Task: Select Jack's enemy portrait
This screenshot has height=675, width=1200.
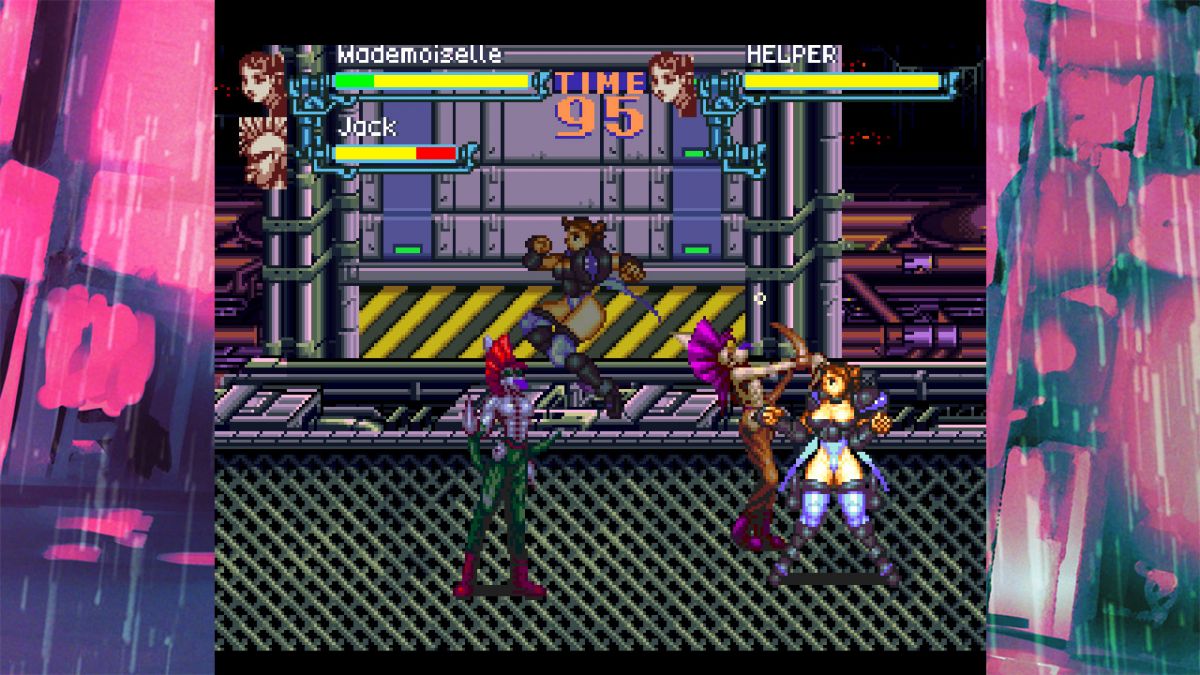Action: click(263, 151)
